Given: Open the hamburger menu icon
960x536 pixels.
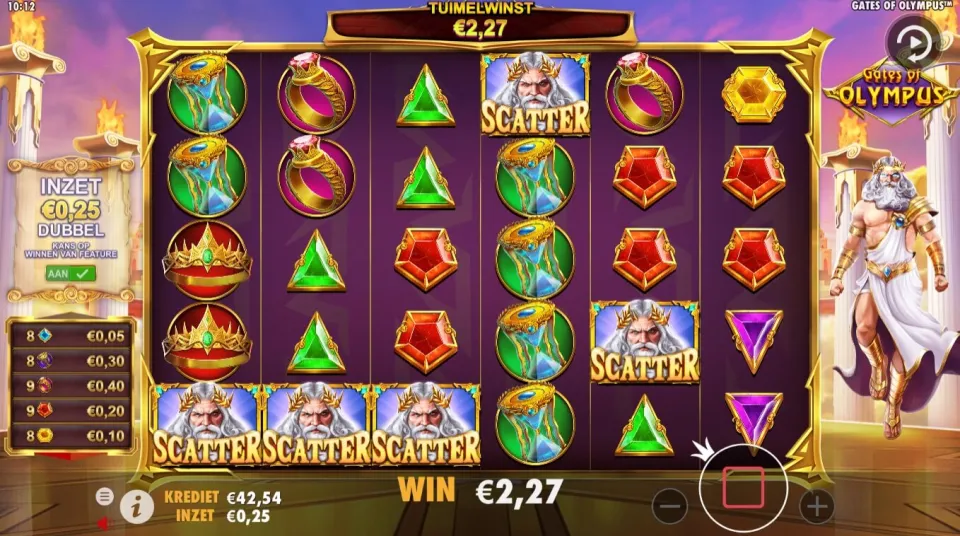Looking at the screenshot, I should tap(104, 496).
